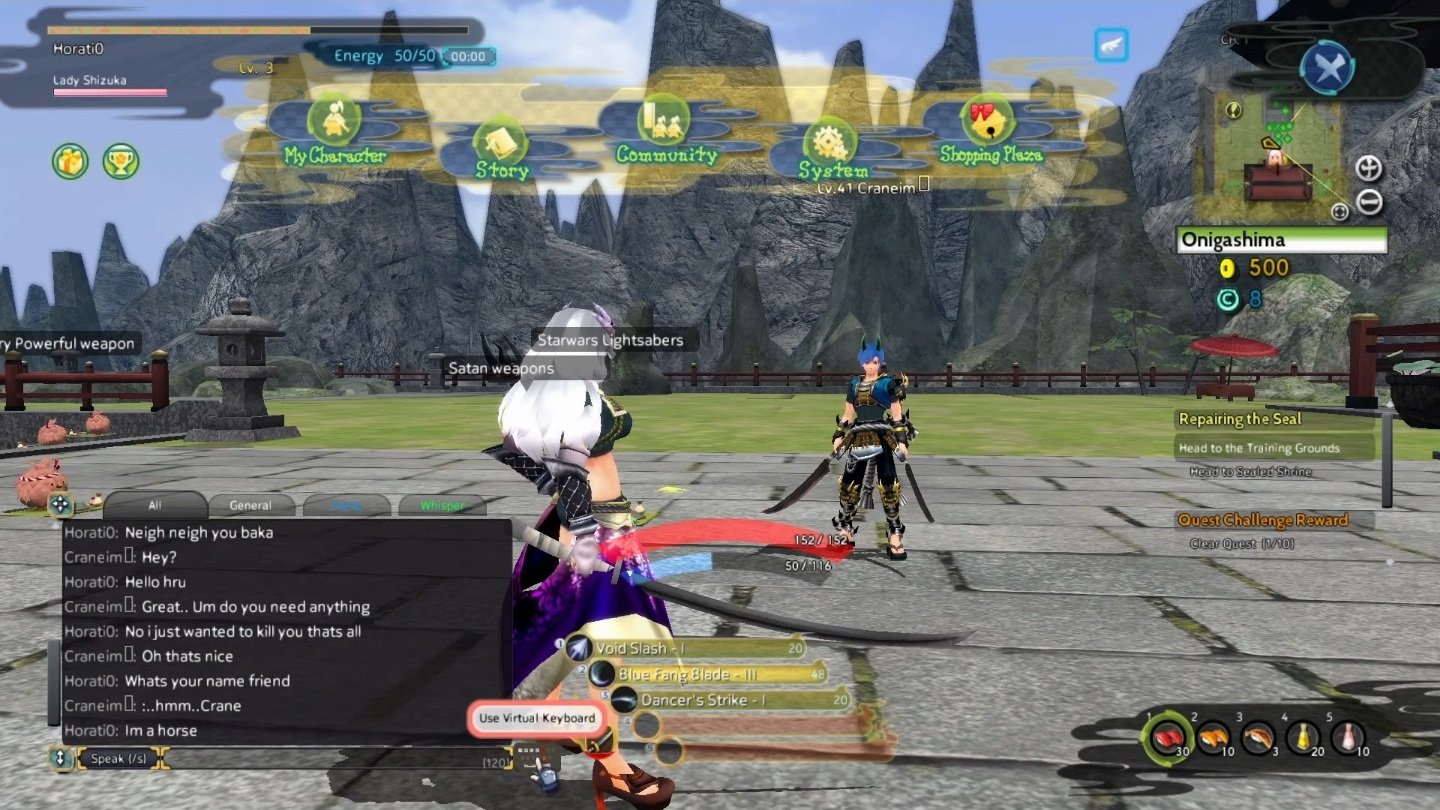Screen dimensions: 1440x810
Task: Zoom in the minimap with plus button
Action: (1368, 168)
